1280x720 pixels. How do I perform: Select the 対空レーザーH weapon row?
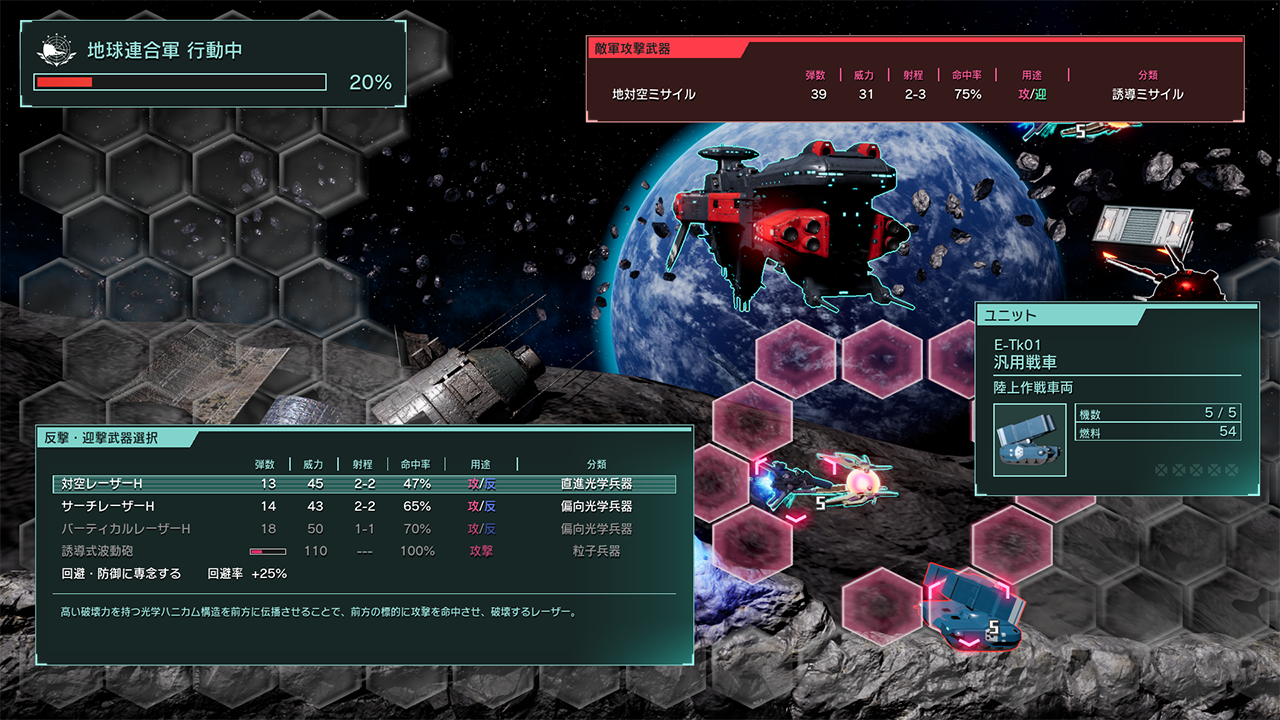[364, 484]
